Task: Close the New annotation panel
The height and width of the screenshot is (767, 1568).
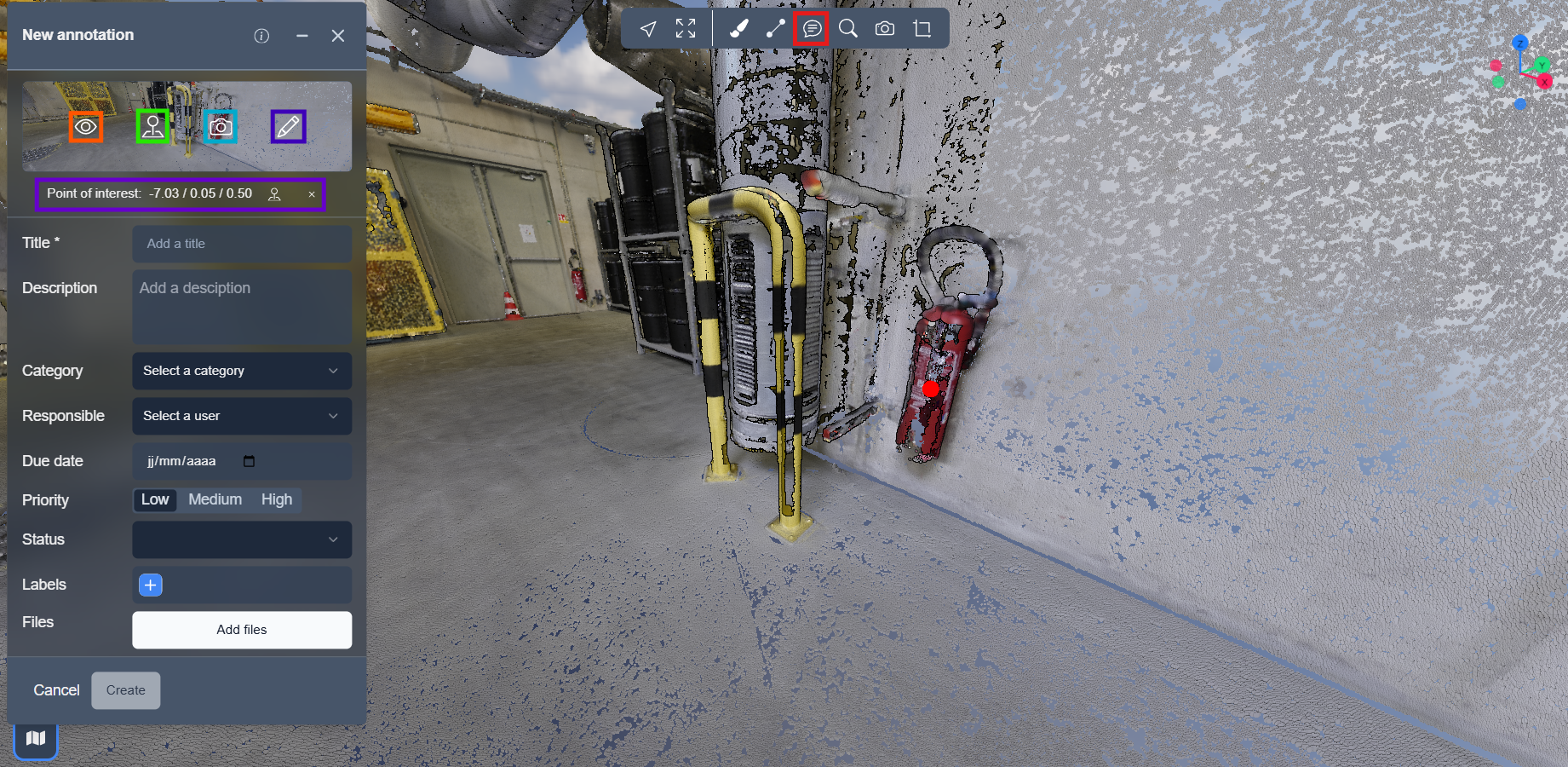Action: click(x=338, y=36)
